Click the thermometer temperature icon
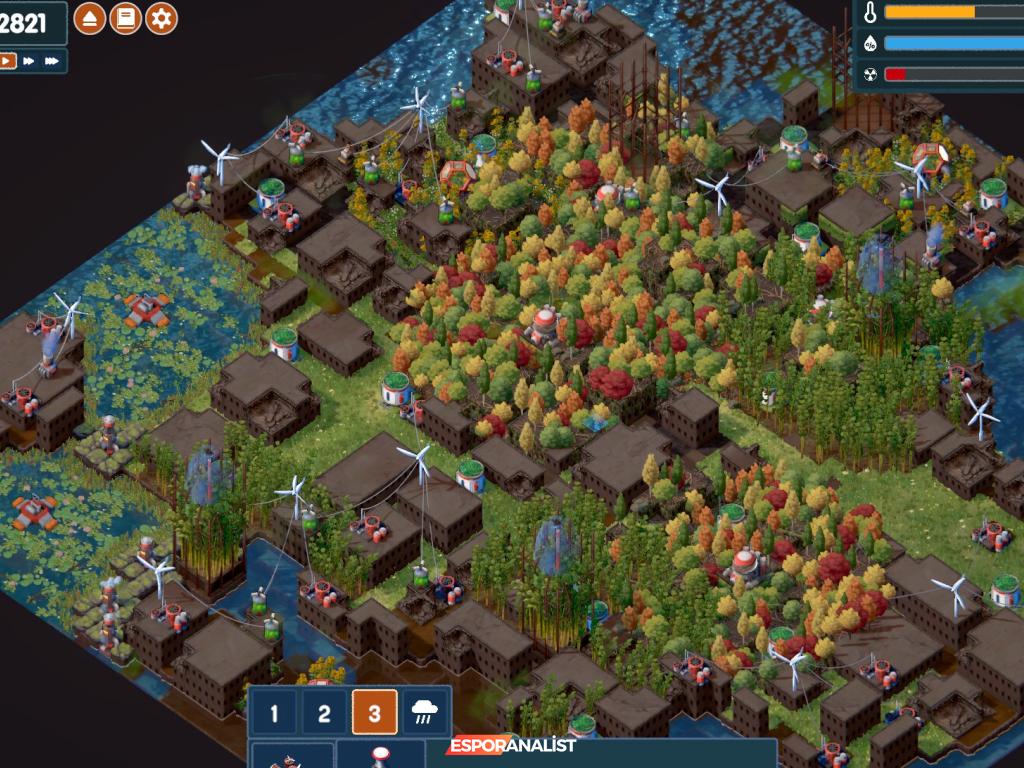This screenshot has height=768, width=1024. click(870, 13)
